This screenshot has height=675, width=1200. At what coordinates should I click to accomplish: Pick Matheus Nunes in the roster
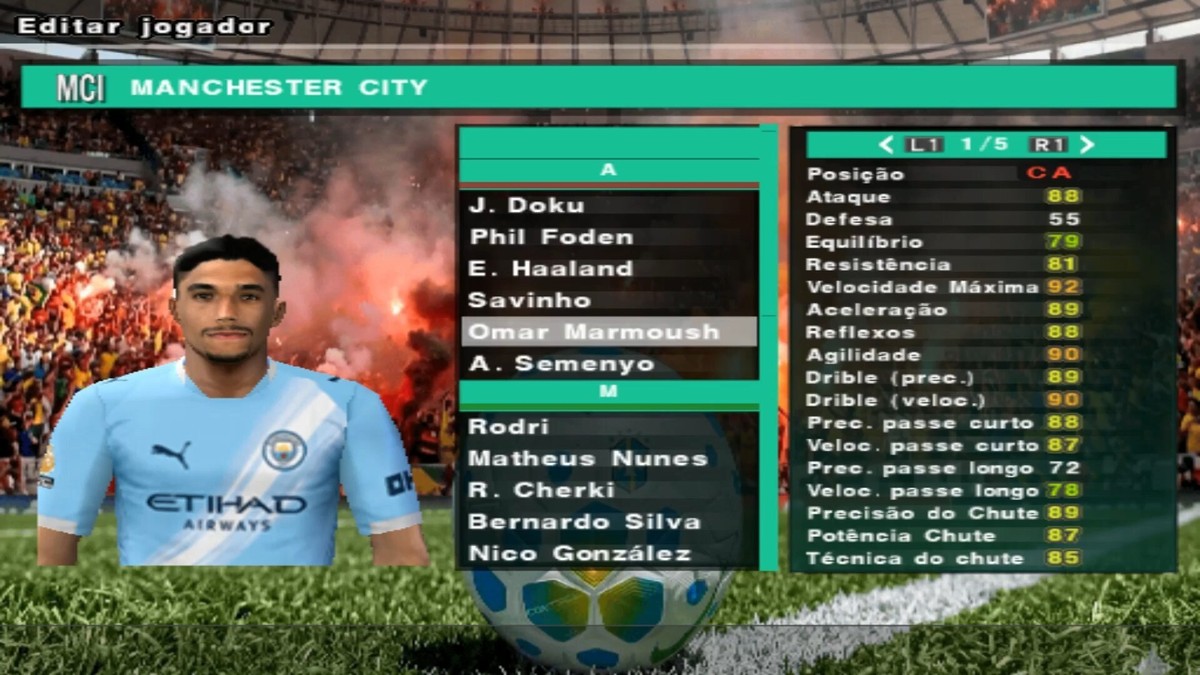click(x=588, y=459)
